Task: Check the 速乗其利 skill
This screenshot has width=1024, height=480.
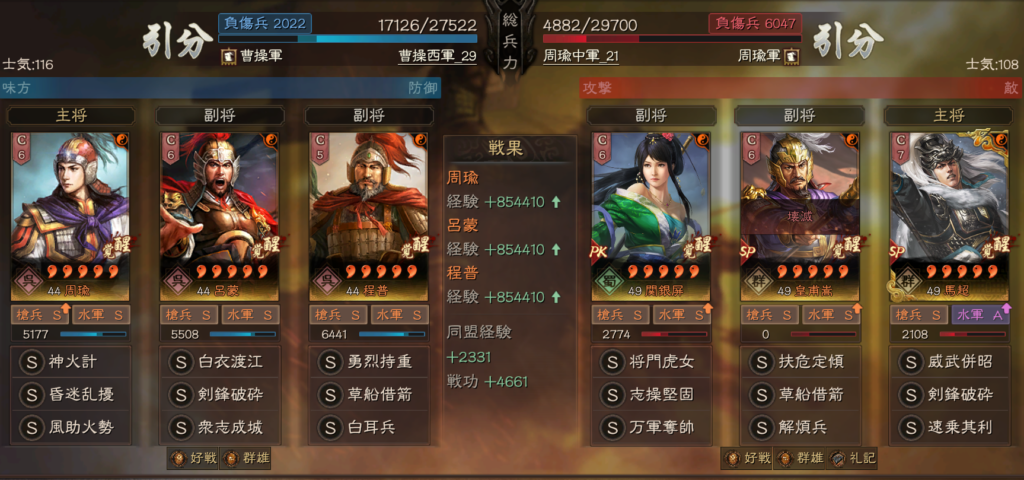Action: [947, 427]
